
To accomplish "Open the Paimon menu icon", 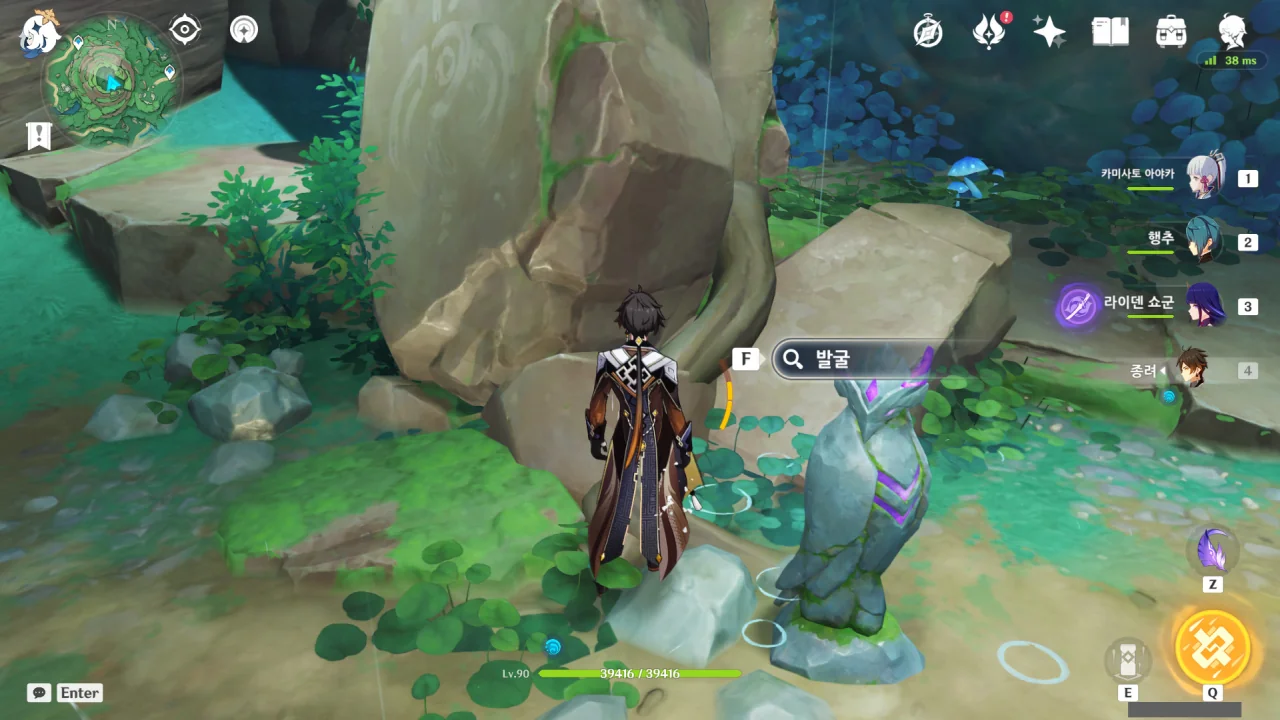I will tap(42, 32).
